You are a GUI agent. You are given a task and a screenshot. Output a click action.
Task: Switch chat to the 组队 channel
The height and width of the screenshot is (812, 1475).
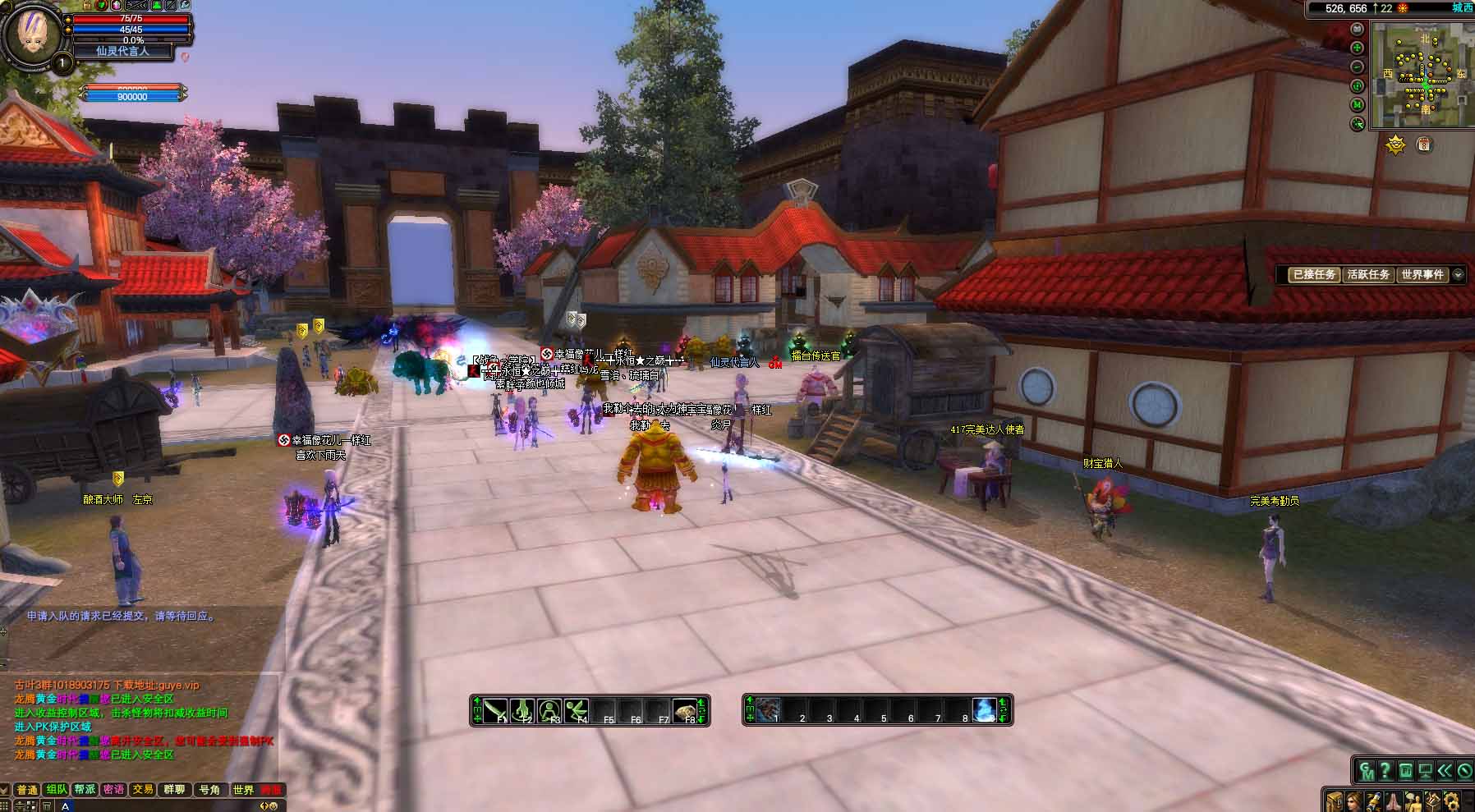coord(57,790)
